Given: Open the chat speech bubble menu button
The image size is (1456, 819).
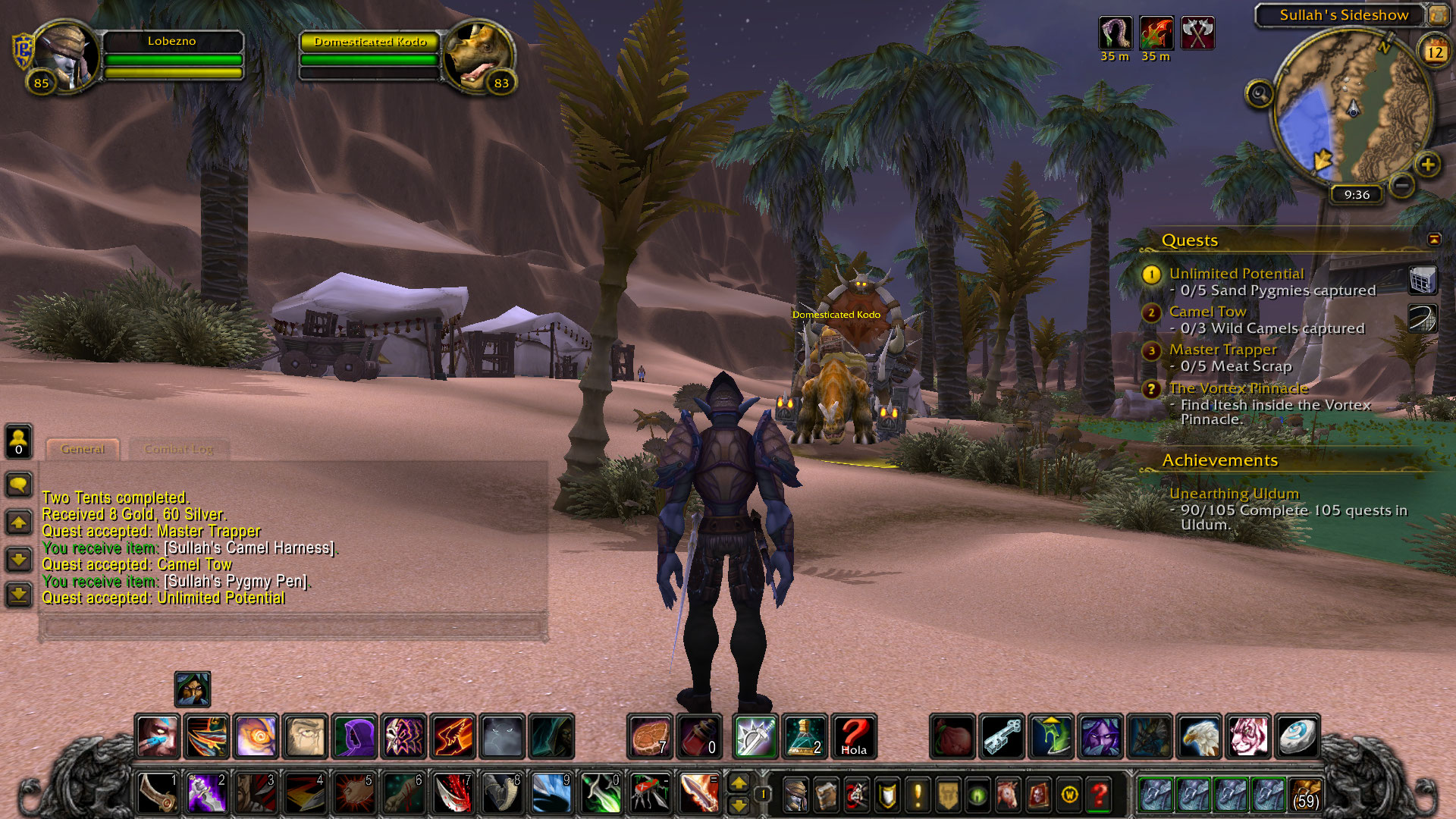Looking at the screenshot, I should coord(19,484).
